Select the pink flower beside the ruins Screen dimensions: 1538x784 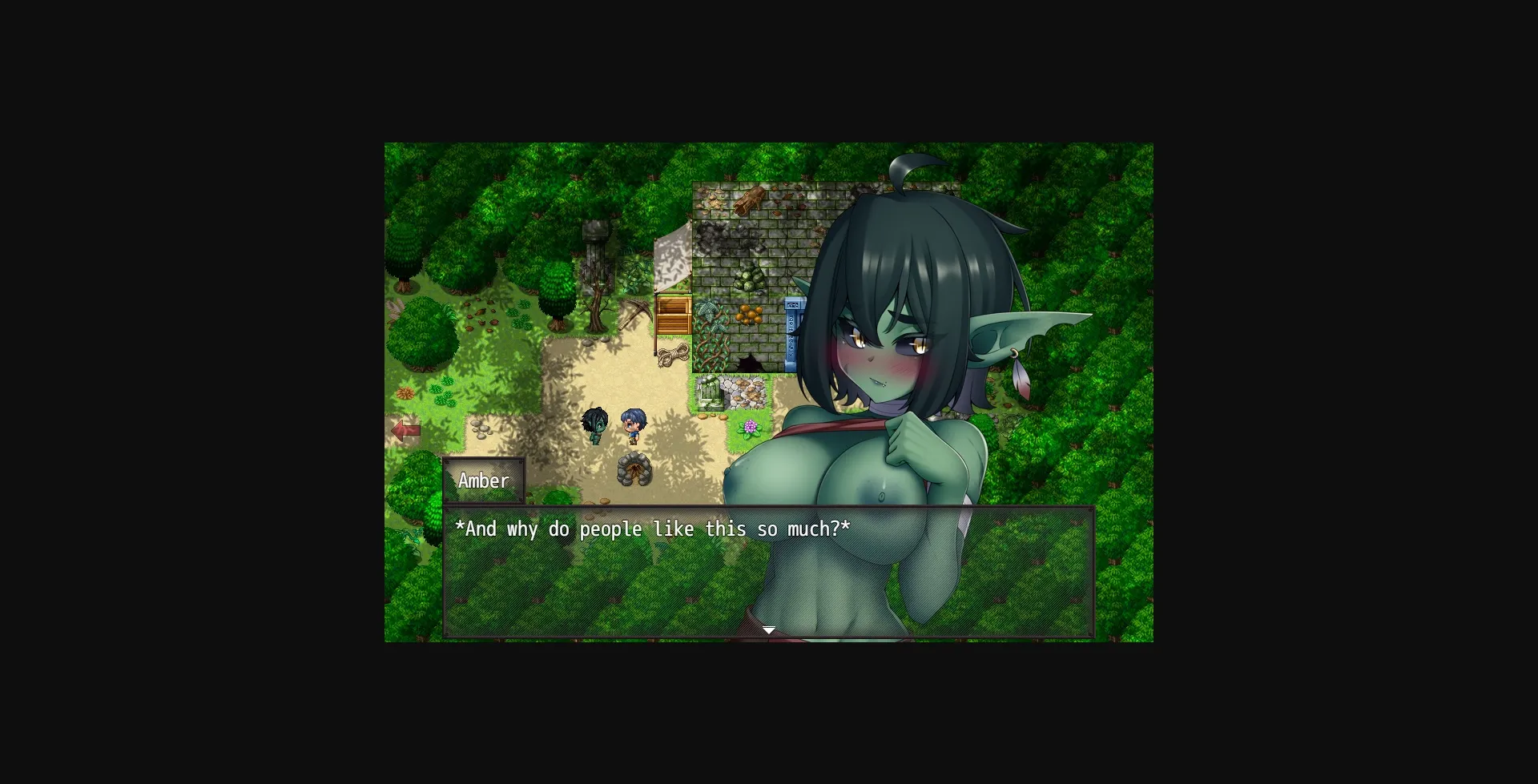(750, 426)
